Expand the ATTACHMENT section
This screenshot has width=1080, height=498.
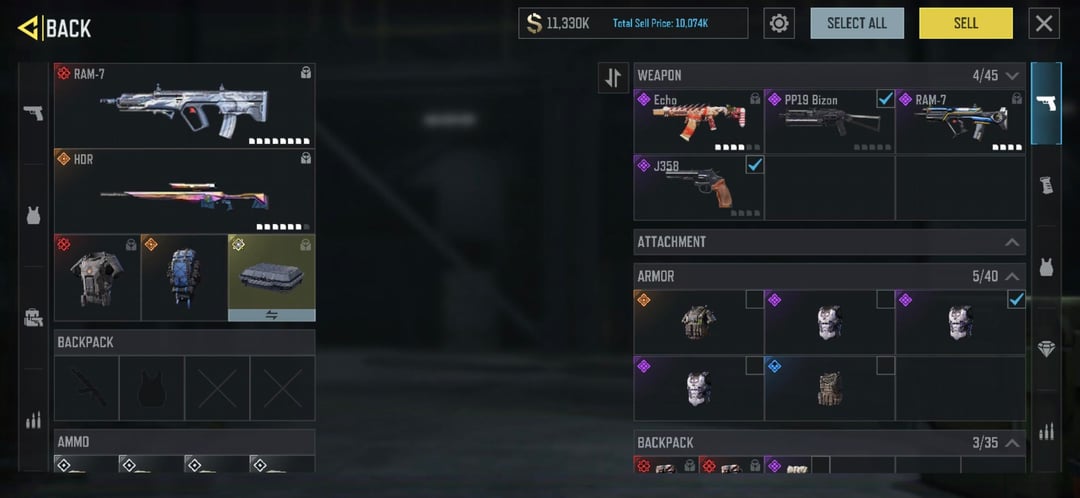point(1012,242)
